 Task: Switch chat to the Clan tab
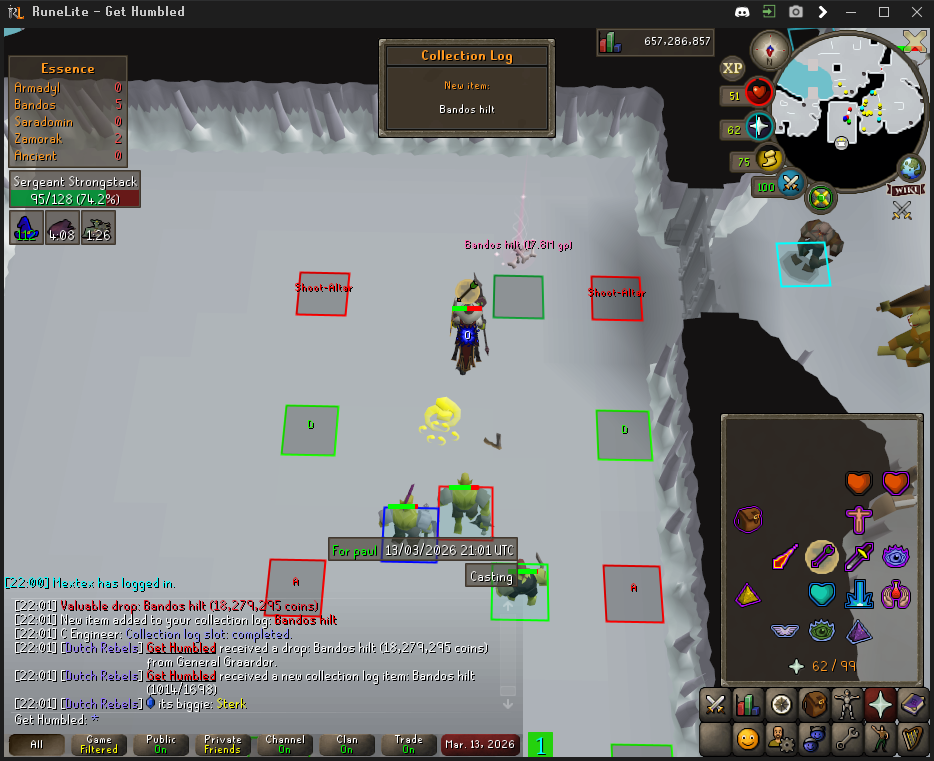(346, 744)
